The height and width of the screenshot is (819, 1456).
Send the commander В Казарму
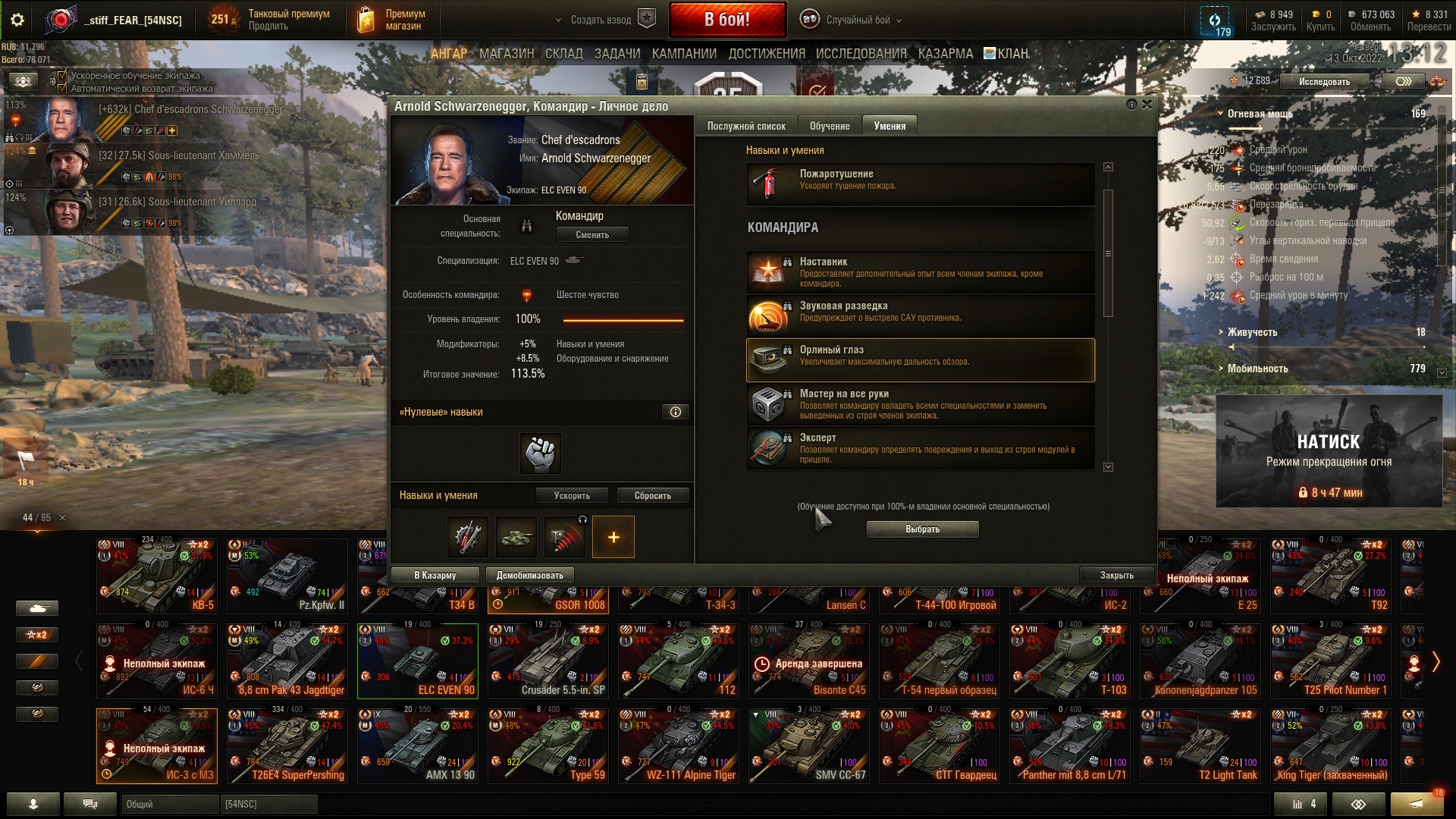pyautogui.click(x=435, y=576)
